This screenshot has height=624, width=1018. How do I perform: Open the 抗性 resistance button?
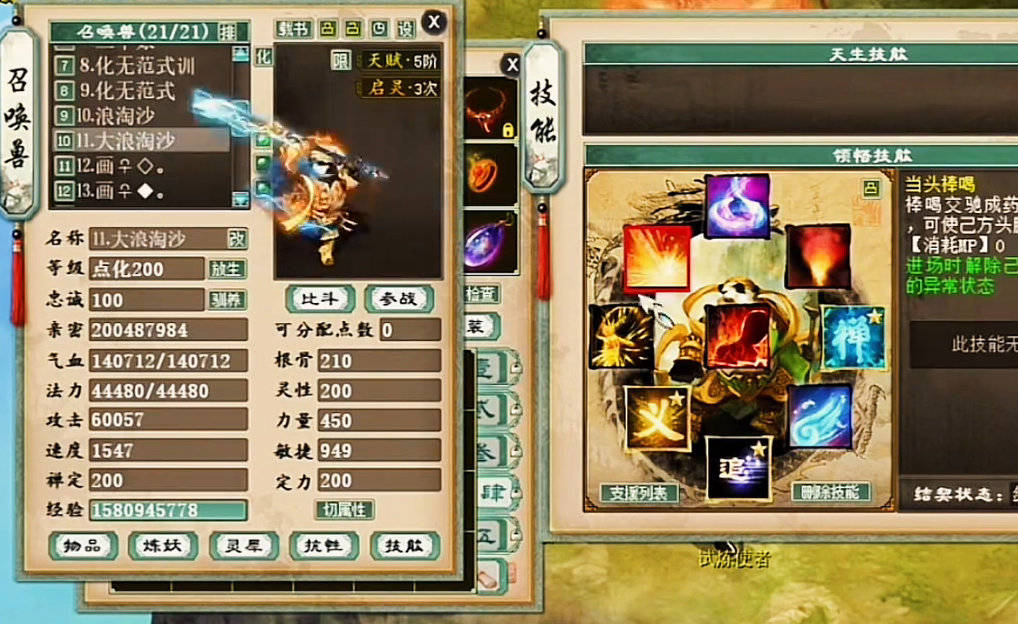point(323,546)
